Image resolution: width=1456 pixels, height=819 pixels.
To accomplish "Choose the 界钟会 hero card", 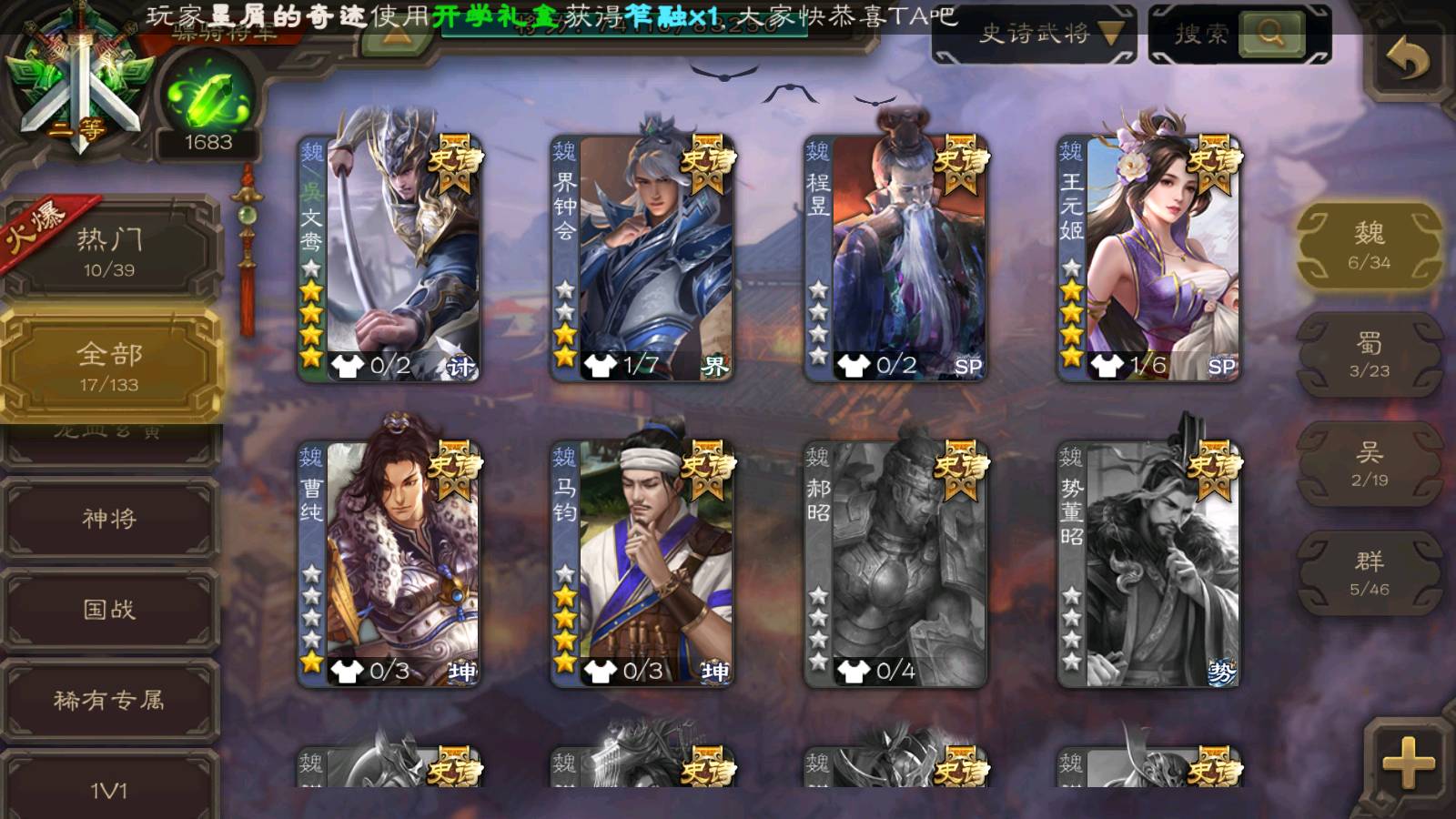I will click(x=642, y=258).
